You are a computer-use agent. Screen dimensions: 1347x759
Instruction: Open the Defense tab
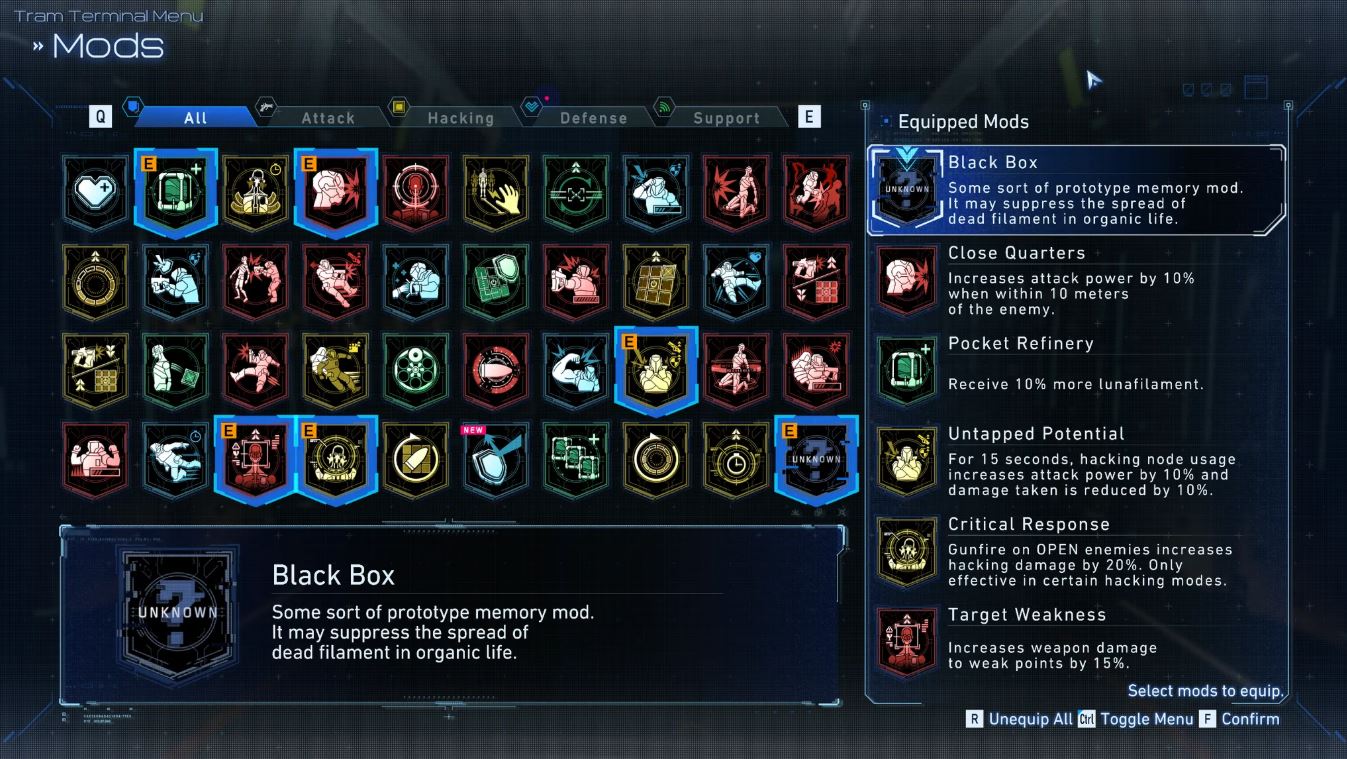tap(592, 117)
